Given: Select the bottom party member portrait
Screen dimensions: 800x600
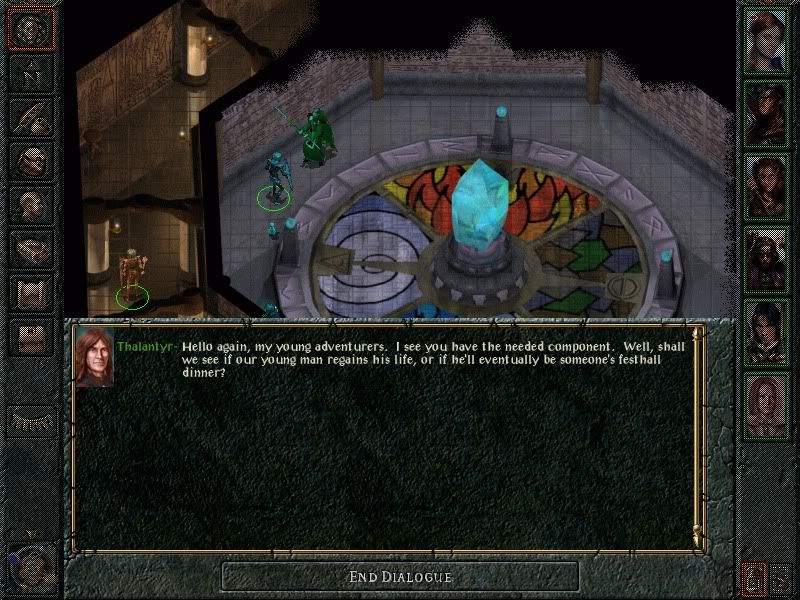Looking at the screenshot, I should pyautogui.click(x=767, y=404).
